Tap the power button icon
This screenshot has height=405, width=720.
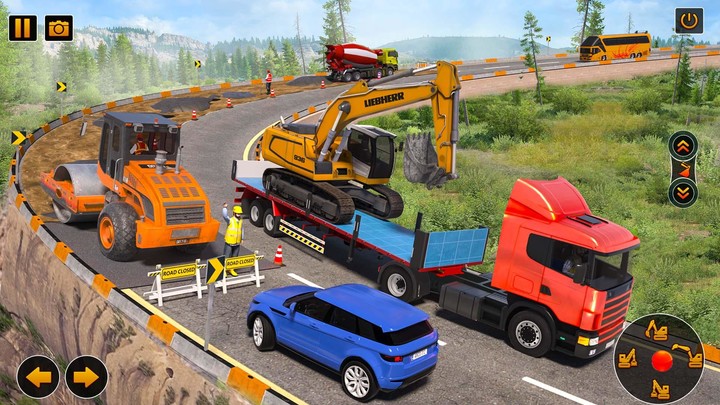689,20
